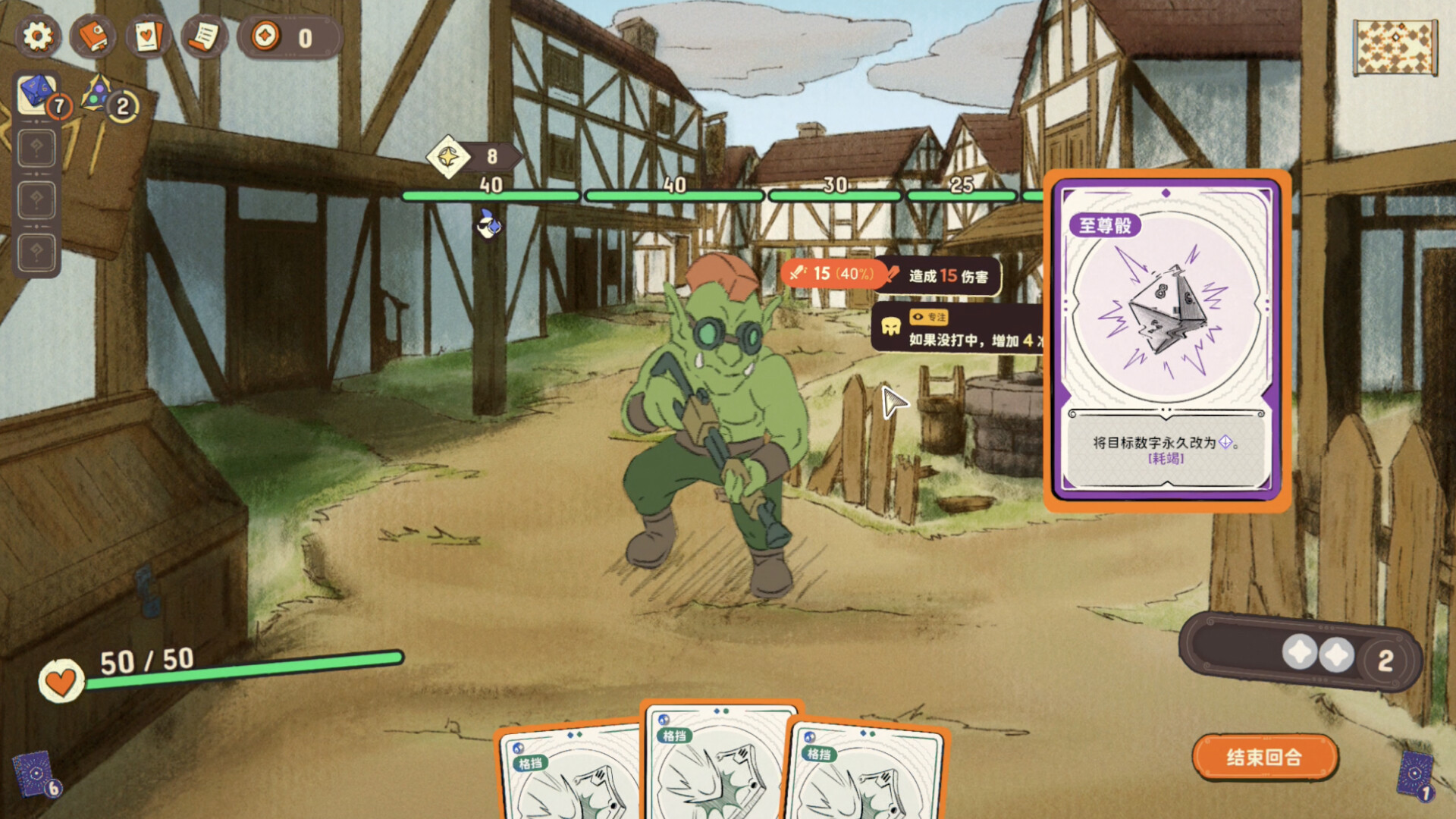
Task: Select the blue dice relic with 7
Action: click(38, 94)
